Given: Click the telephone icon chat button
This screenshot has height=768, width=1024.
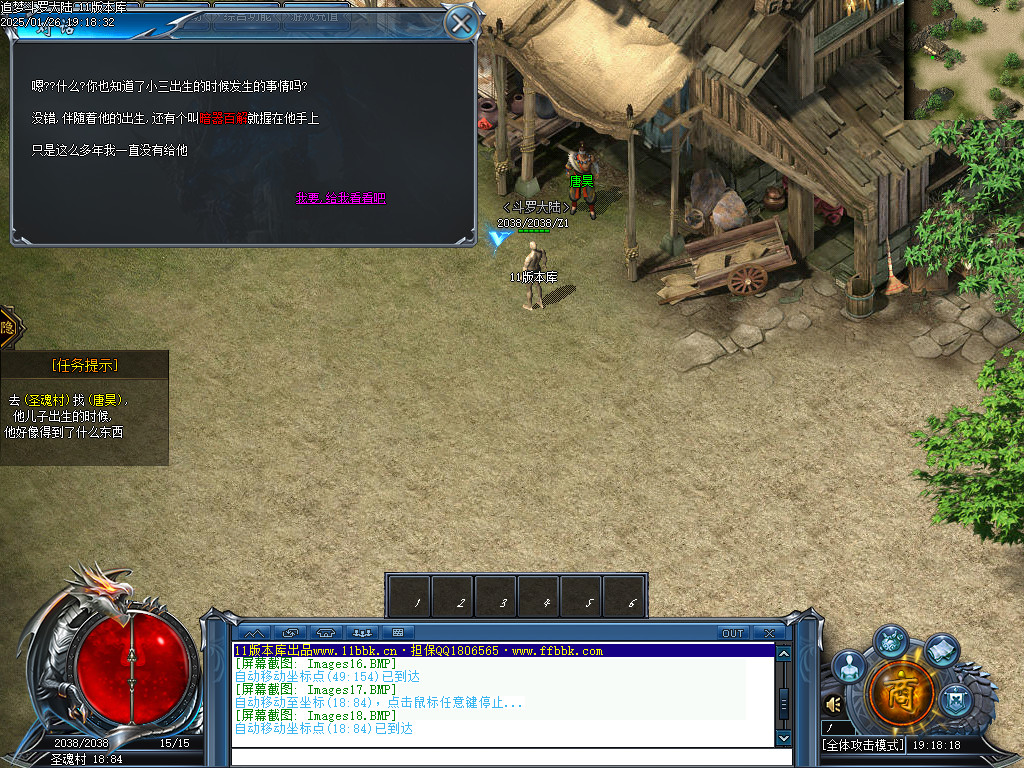Looking at the screenshot, I should coord(326,633).
